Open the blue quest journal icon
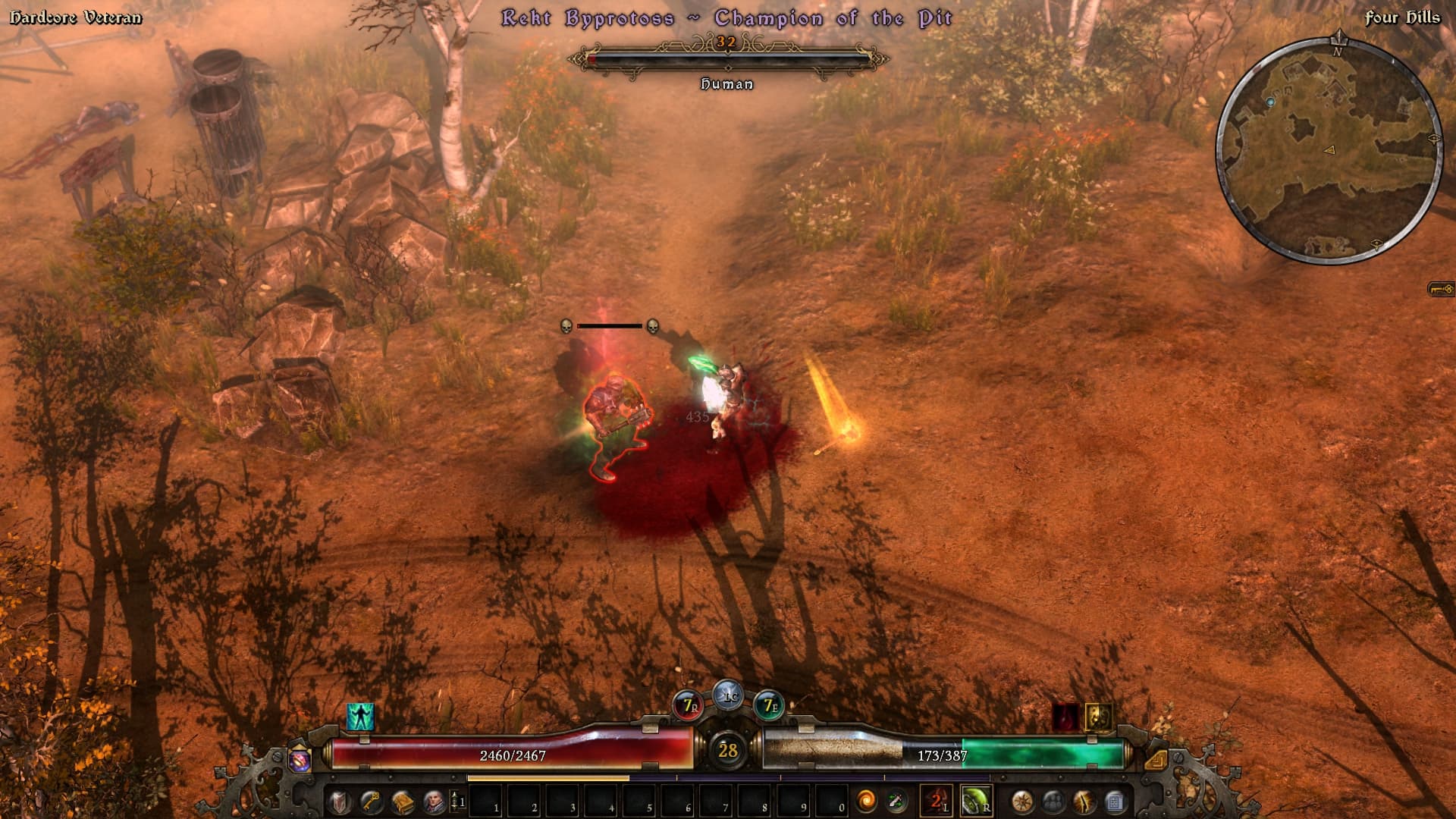This screenshot has width=1456, height=819. [x=1115, y=801]
